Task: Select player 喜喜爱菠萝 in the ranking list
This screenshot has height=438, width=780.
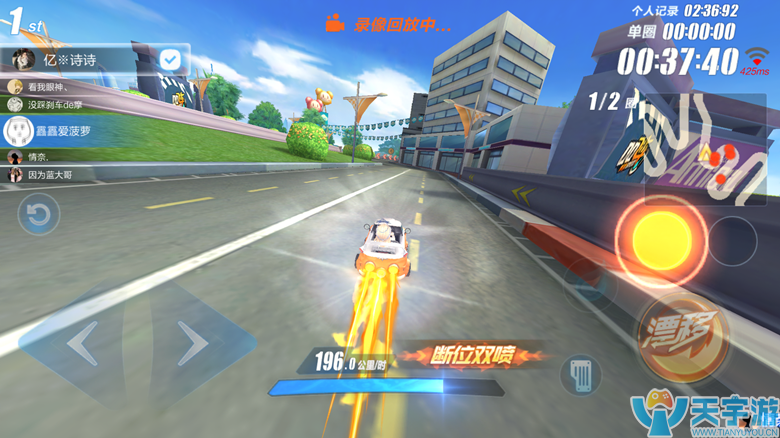Action: (x=60, y=130)
